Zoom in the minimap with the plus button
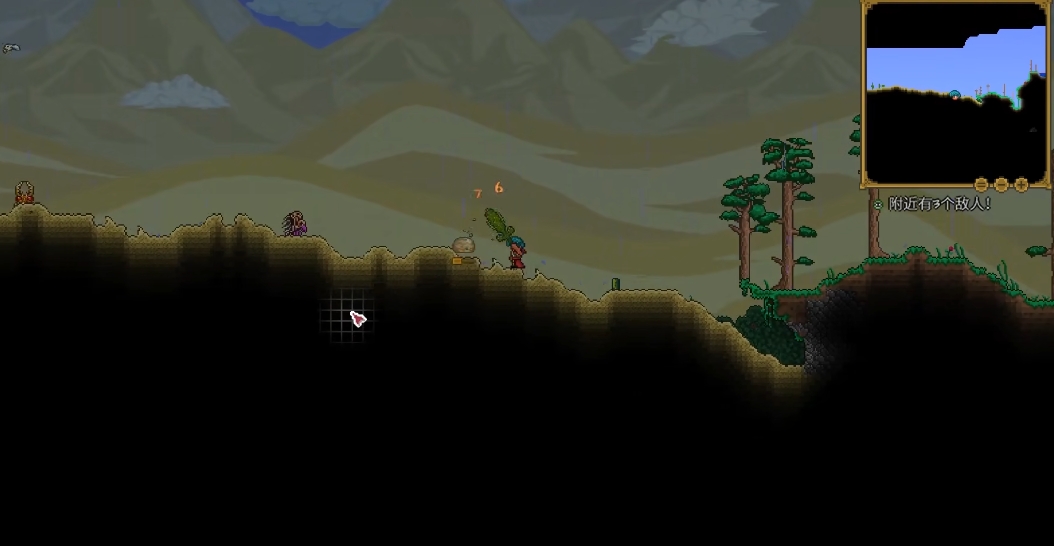 pos(1021,185)
